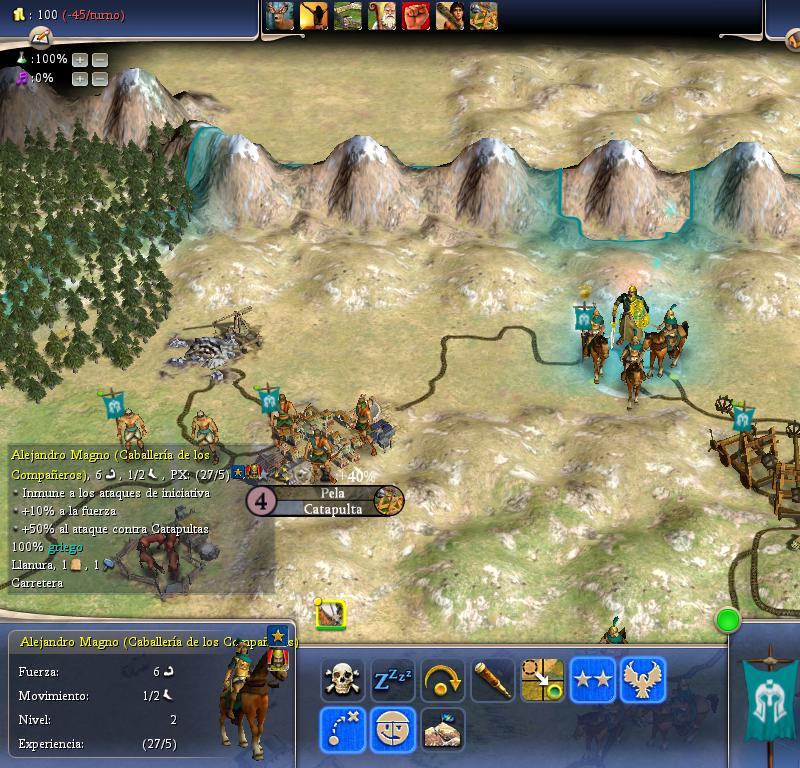Lower the culture rate with minus
800x768 pixels.
click(x=100, y=79)
